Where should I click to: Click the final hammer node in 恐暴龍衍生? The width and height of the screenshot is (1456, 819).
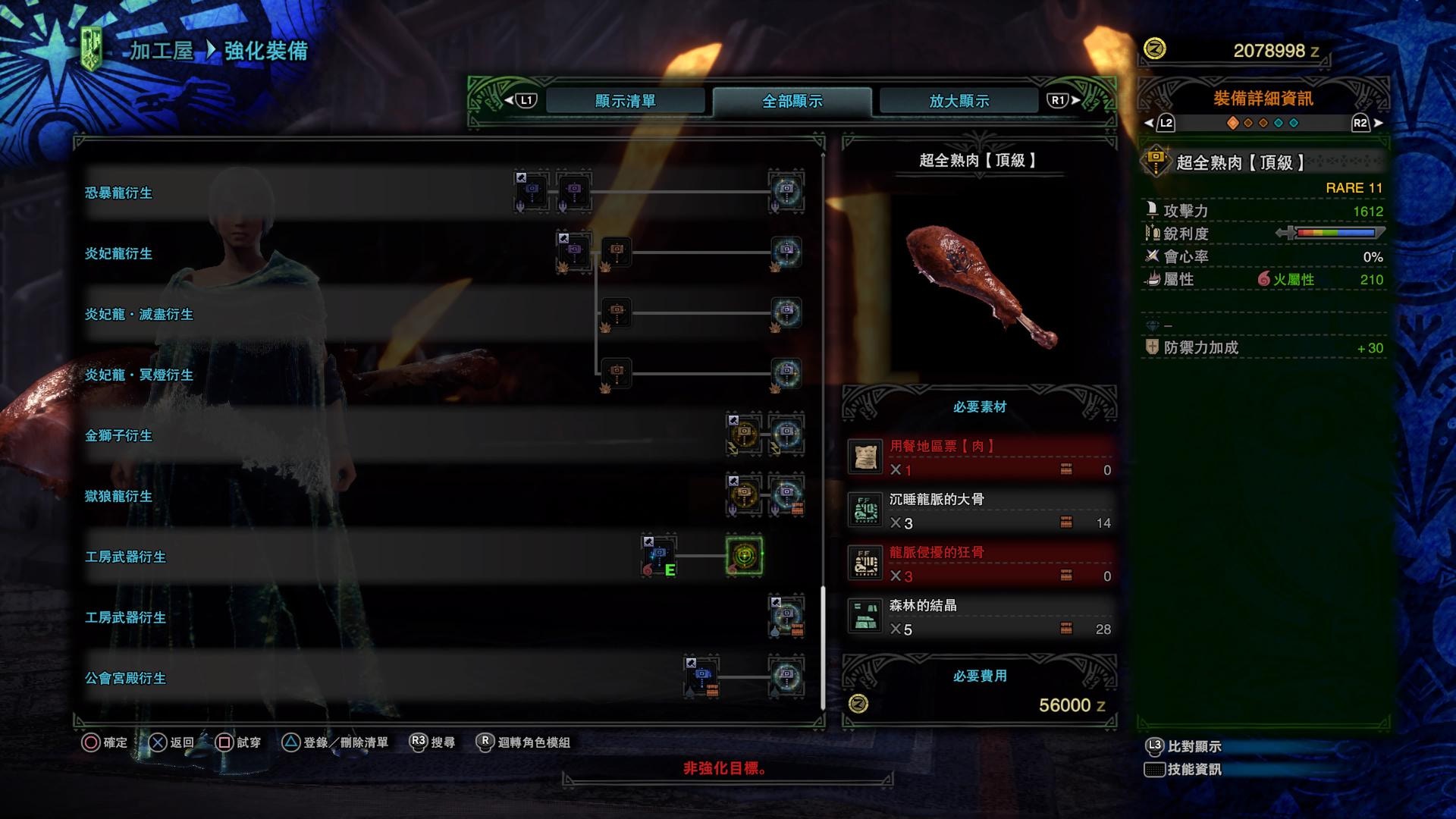786,190
